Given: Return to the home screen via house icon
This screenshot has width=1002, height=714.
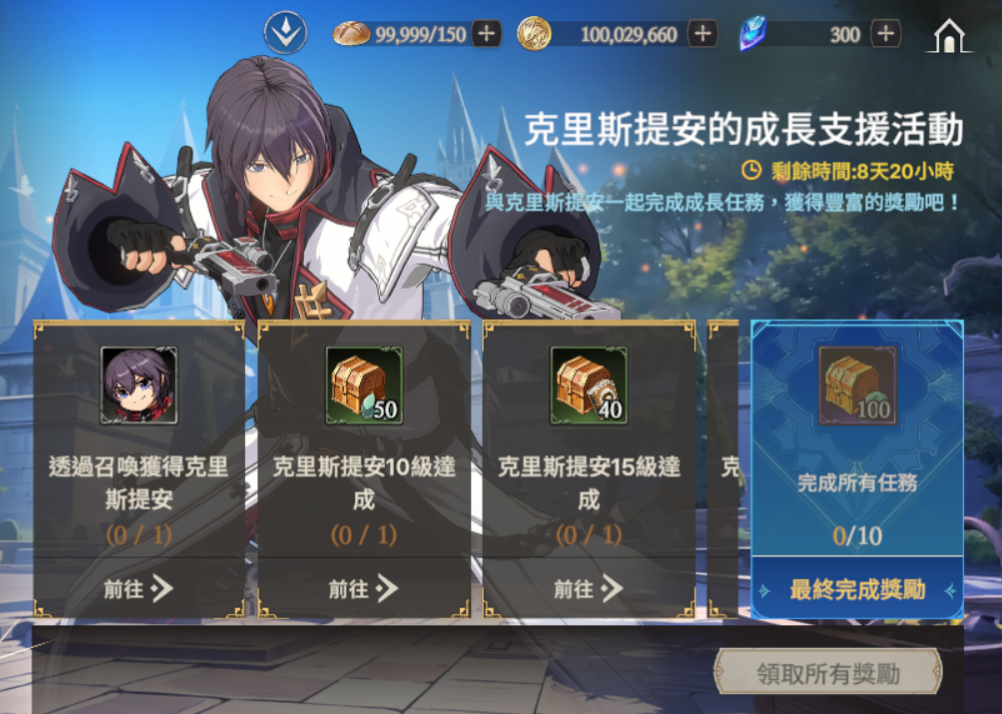Looking at the screenshot, I should (948, 35).
